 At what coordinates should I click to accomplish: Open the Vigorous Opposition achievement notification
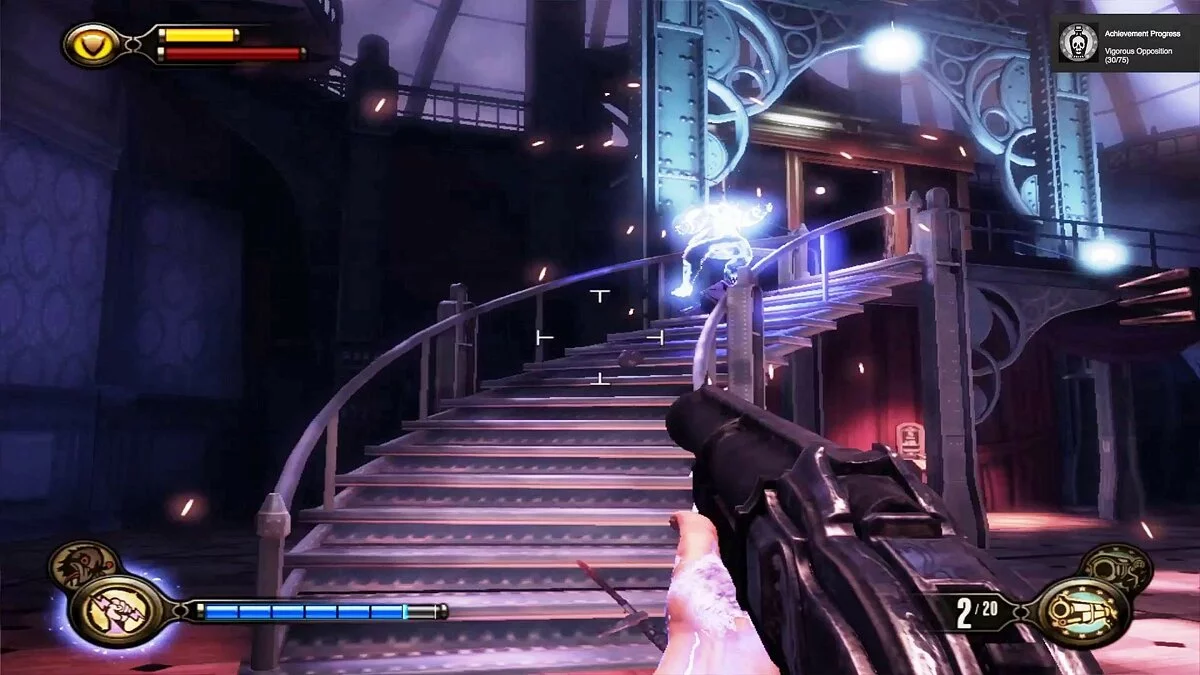(x=1124, y=43)
